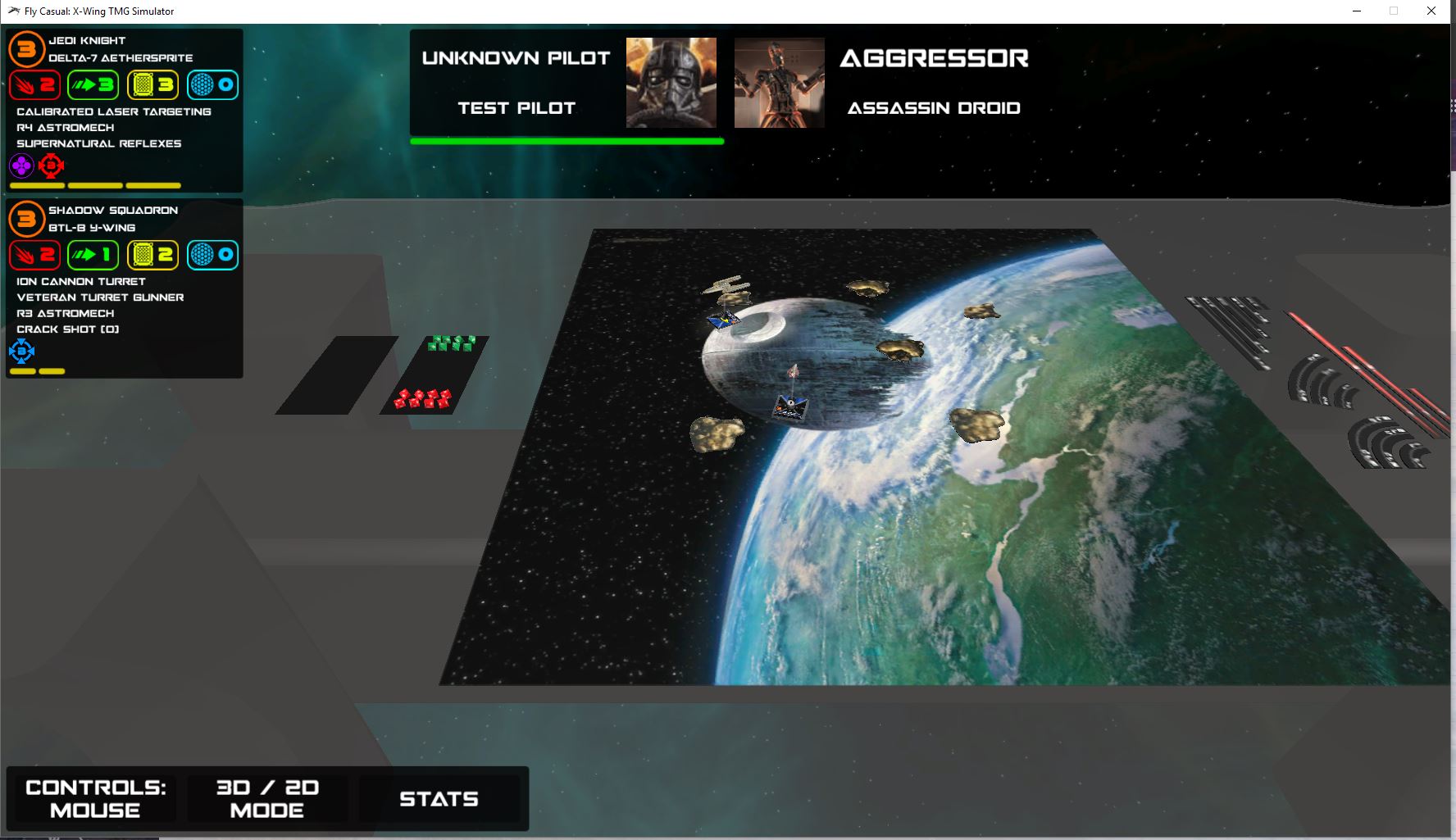Screen dimensions: 1456x840
Task: Select the R3 Astromech upgrade
Action: (x=66, y=313)
